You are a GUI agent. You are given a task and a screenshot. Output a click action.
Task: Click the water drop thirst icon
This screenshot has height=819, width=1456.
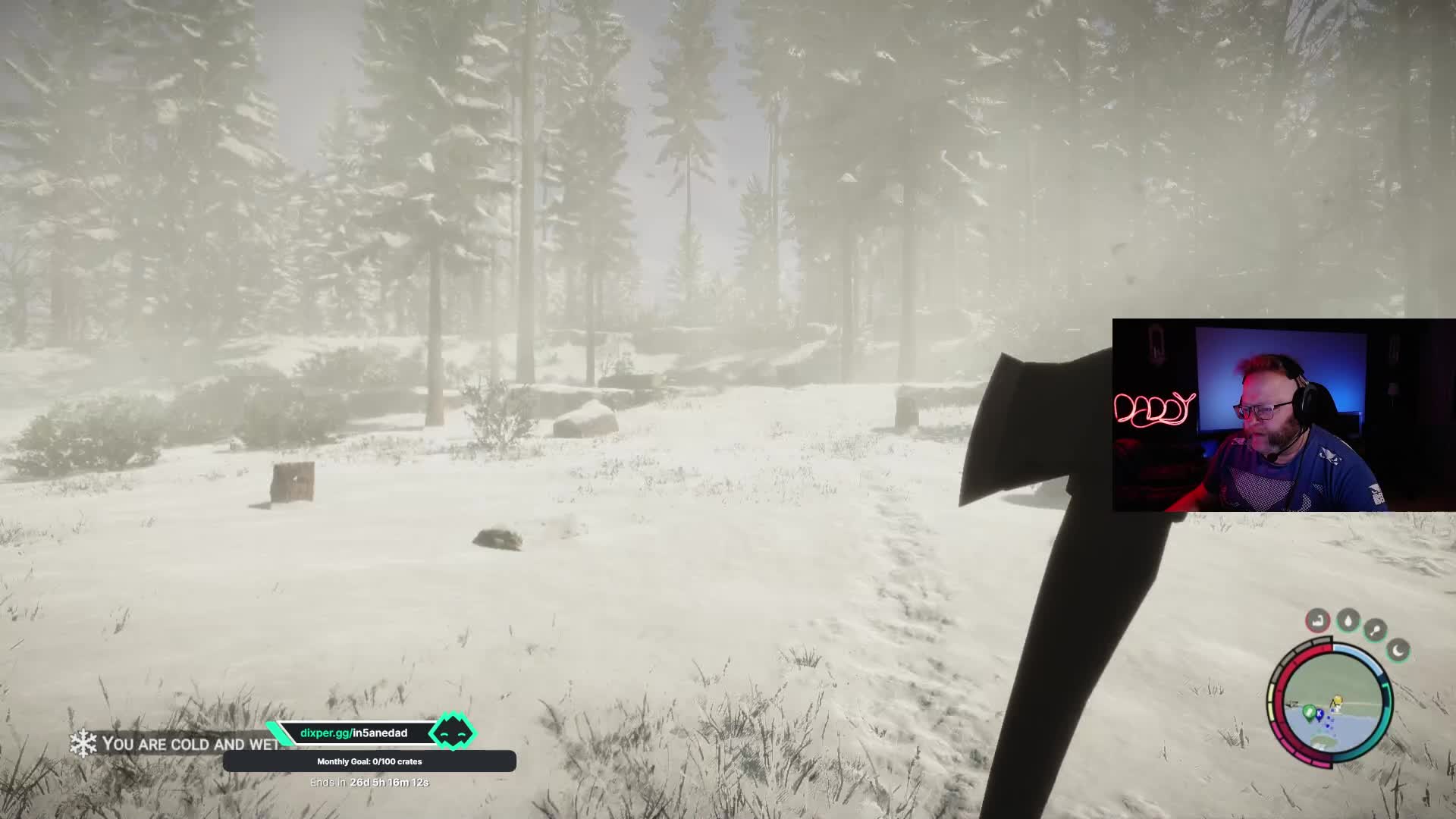(1348, 621)
